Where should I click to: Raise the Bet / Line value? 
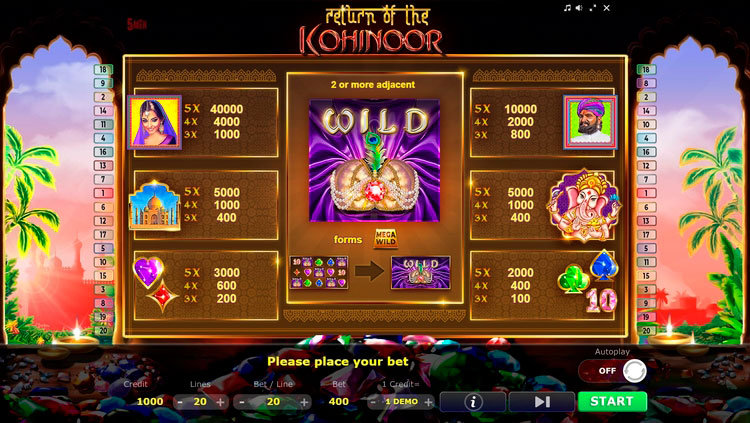[304, 402]
